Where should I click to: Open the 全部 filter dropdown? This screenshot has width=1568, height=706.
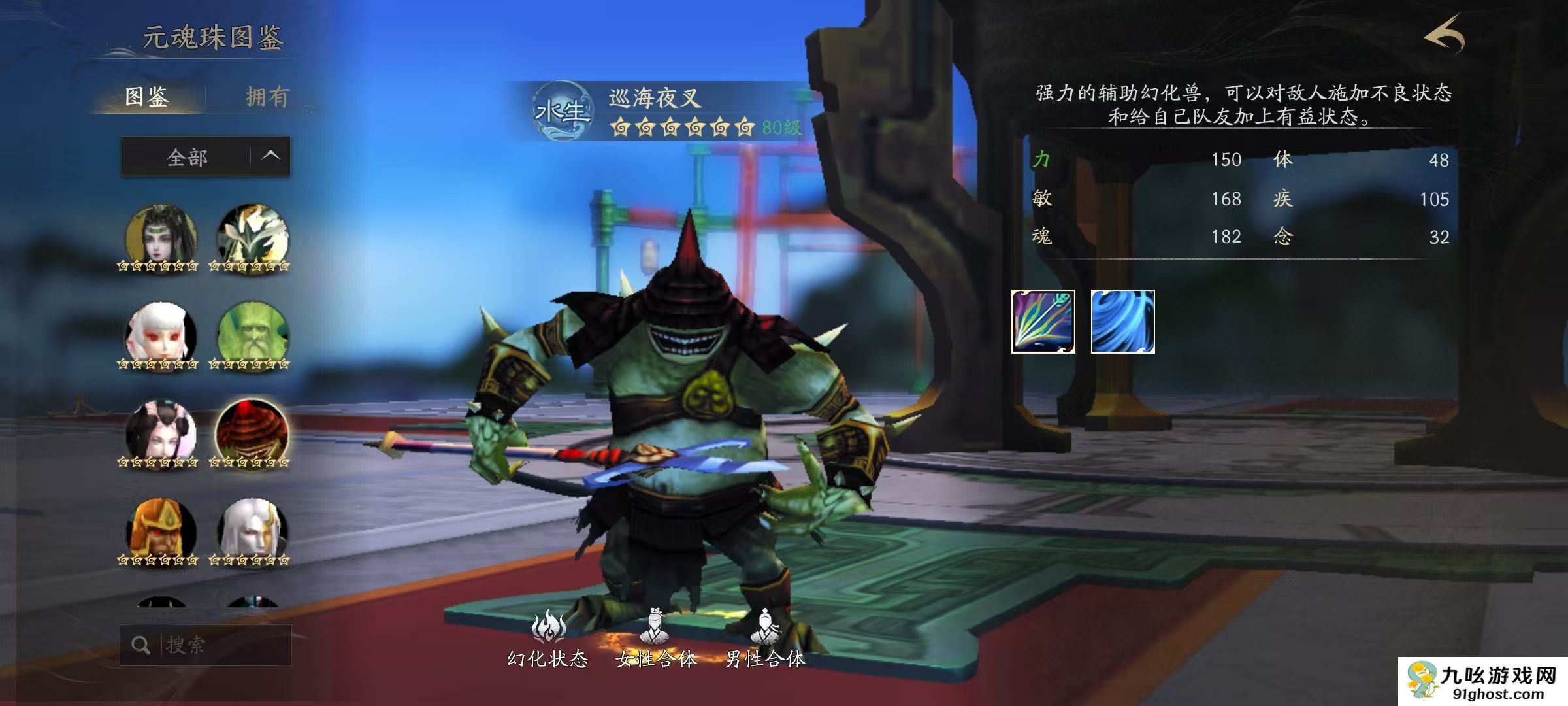click(206, 157)
